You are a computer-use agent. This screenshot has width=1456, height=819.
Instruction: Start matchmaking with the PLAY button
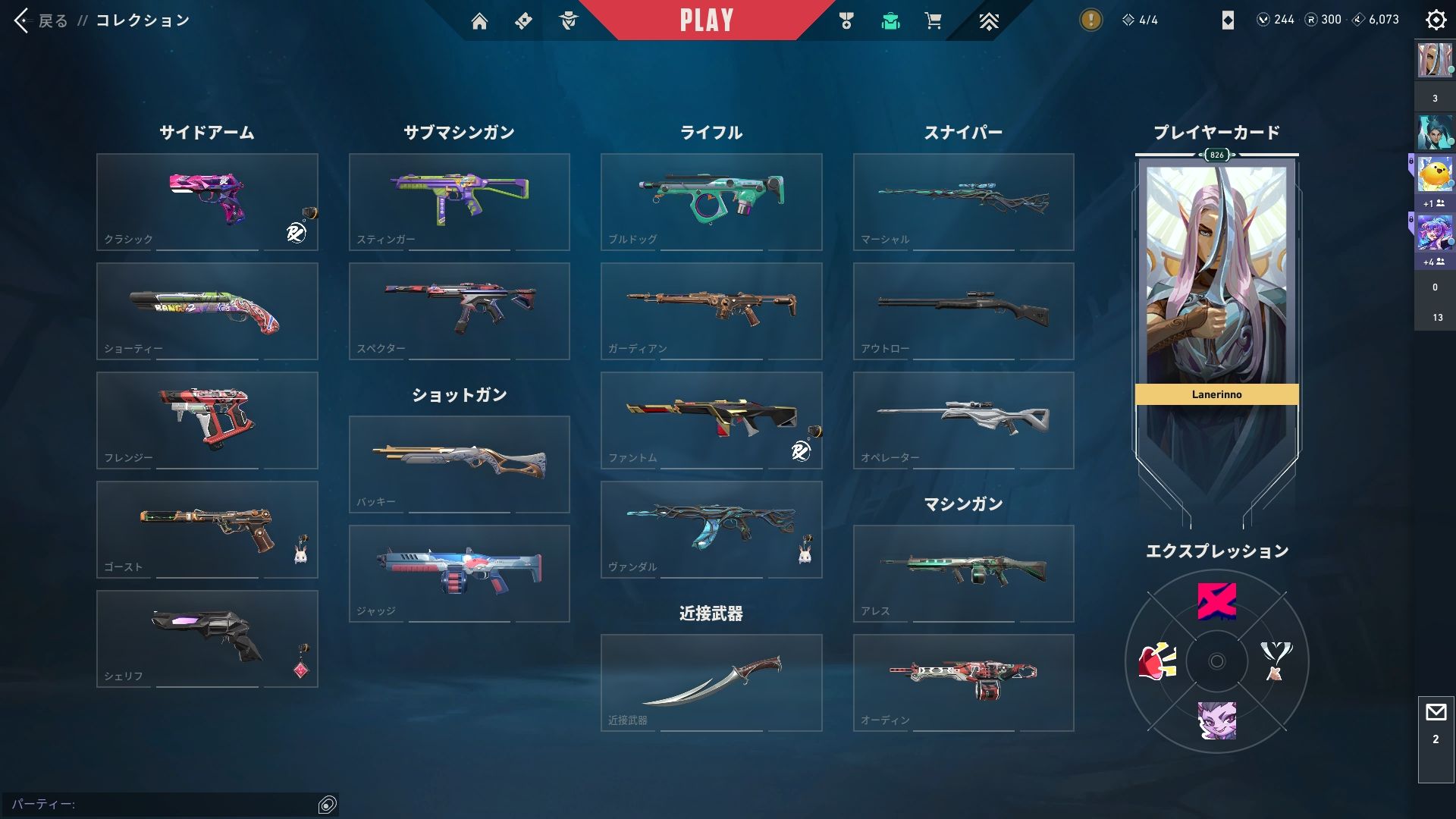click(706, 20)
